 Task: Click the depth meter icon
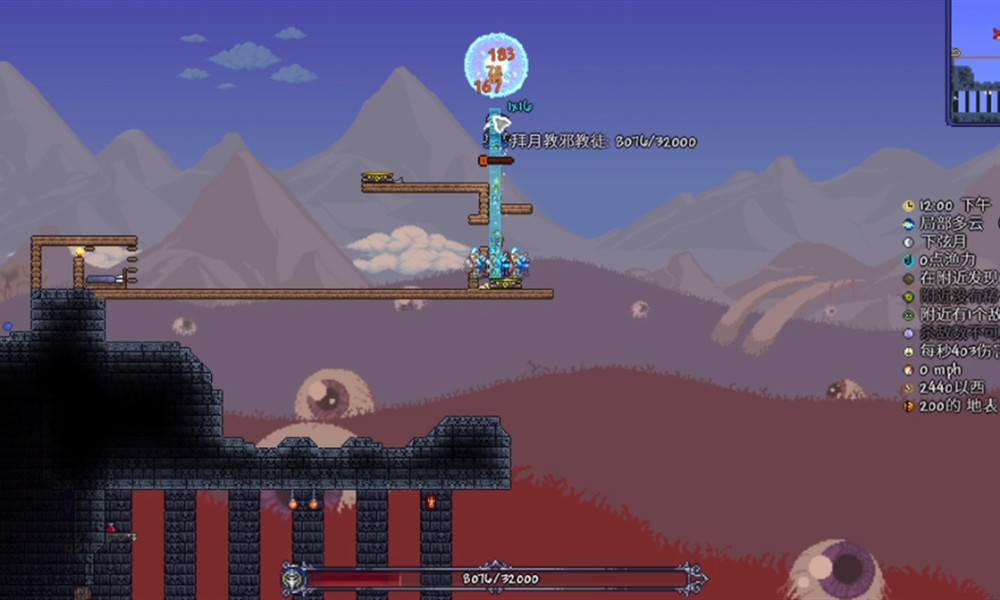(909, 406)
